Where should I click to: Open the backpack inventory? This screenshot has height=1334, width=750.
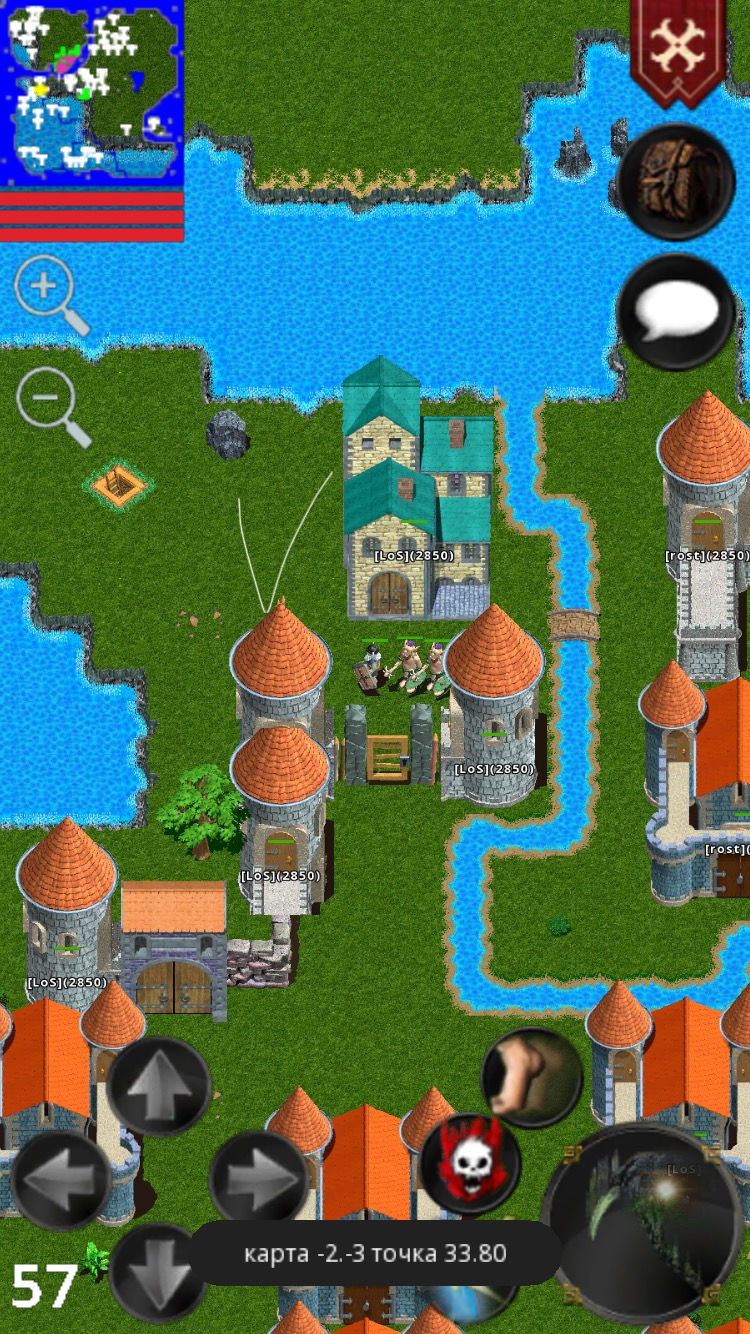tap(676, 181)
